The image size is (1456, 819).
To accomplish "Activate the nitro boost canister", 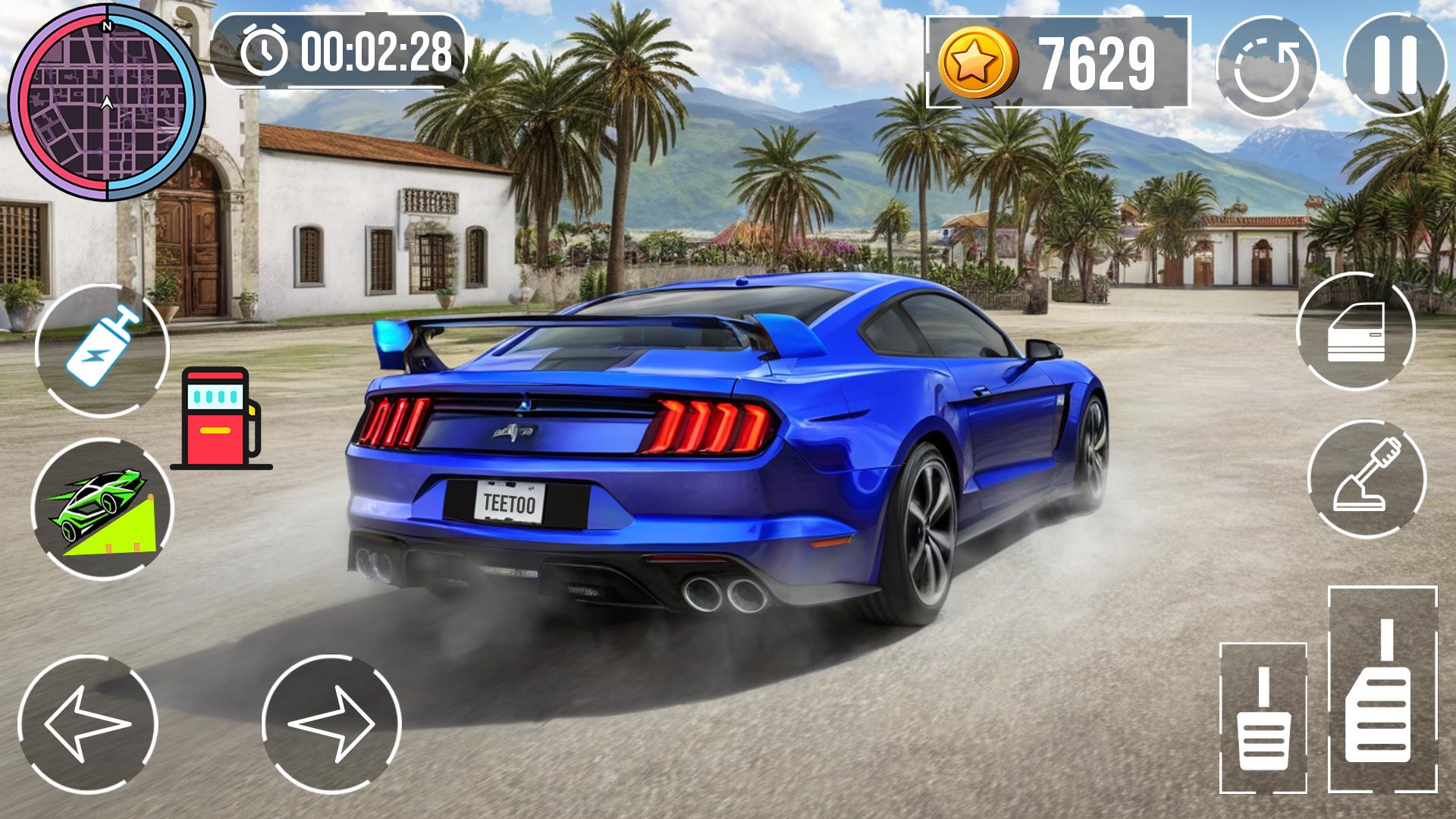I will tap(102, 350).
